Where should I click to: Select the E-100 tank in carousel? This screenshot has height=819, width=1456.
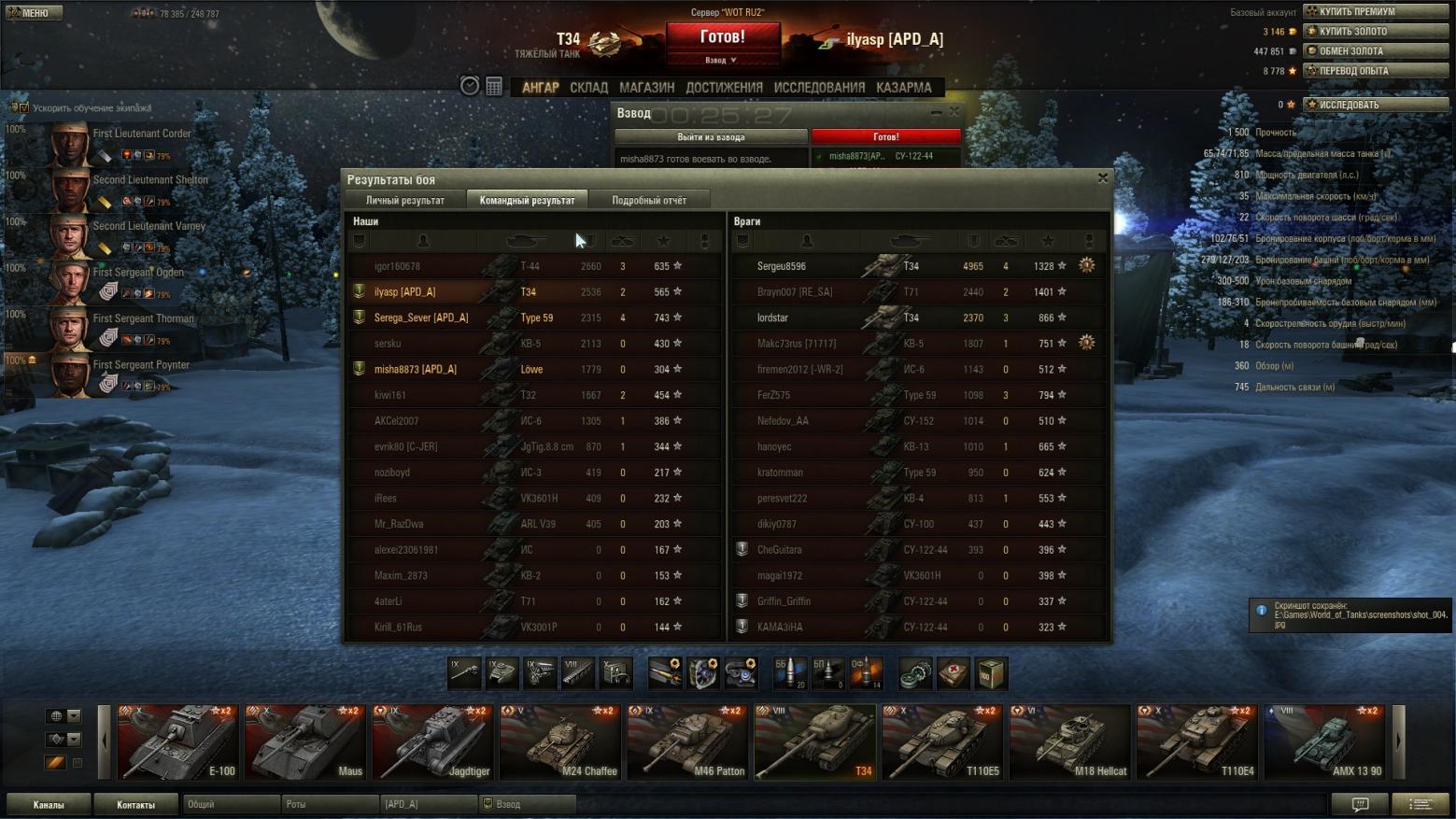coord(177,742)
